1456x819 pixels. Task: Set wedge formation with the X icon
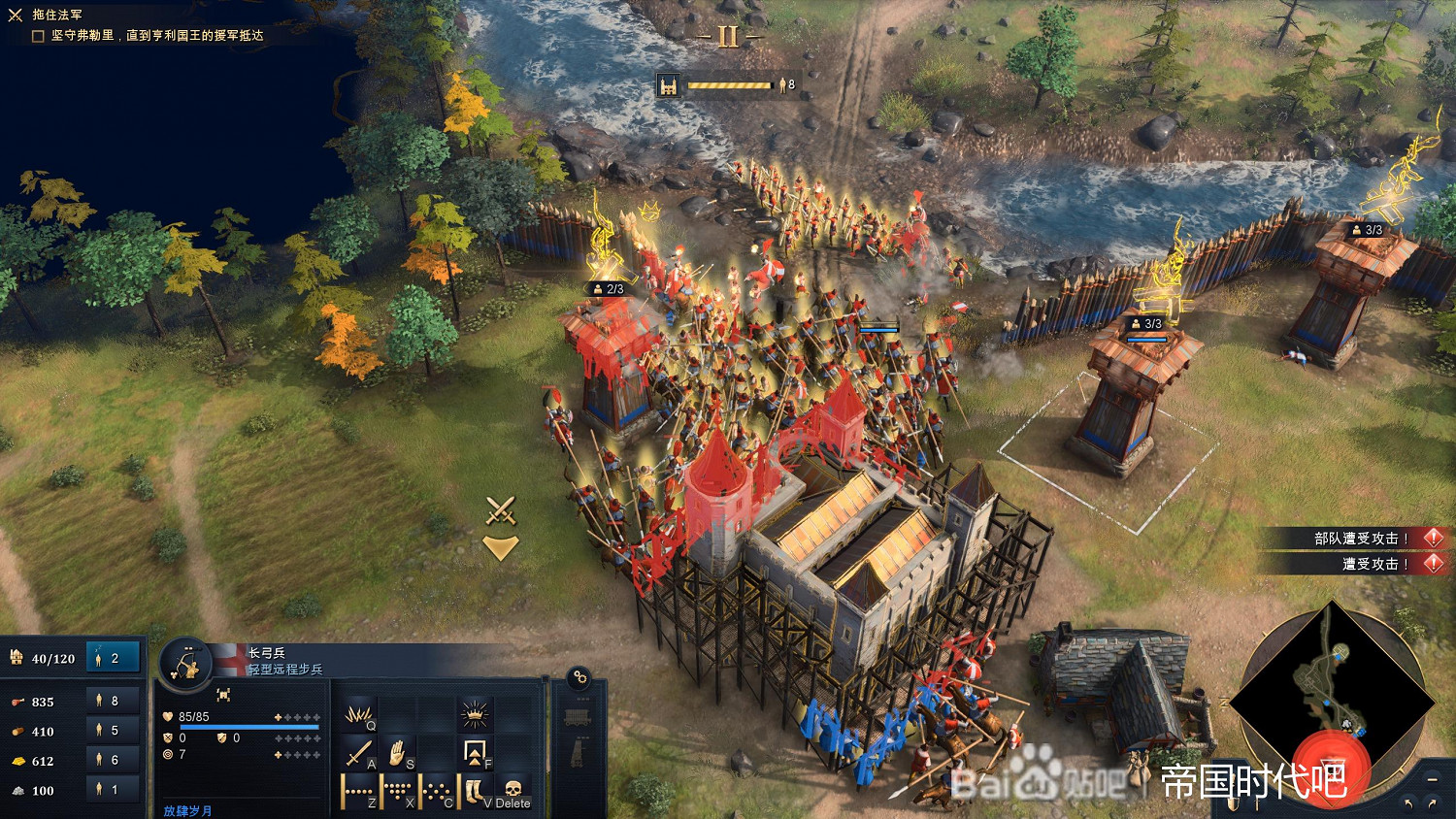397,792
